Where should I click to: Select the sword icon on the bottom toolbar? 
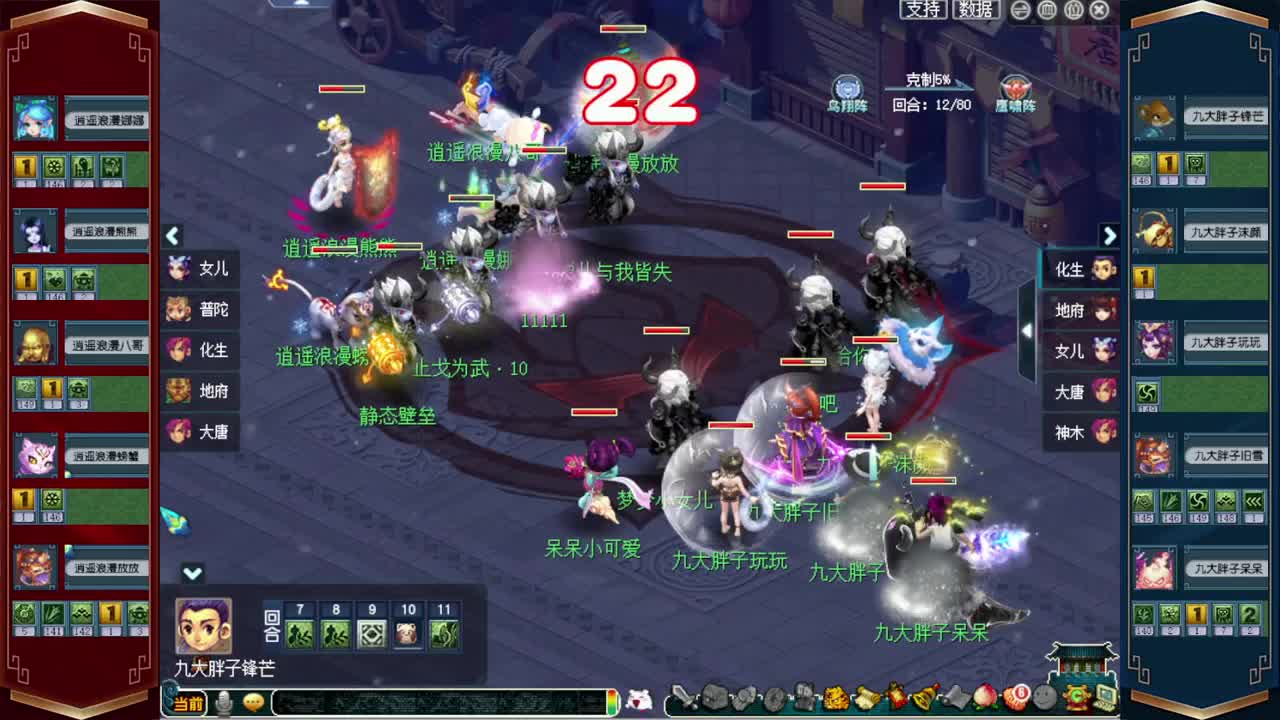click(684, 698)
